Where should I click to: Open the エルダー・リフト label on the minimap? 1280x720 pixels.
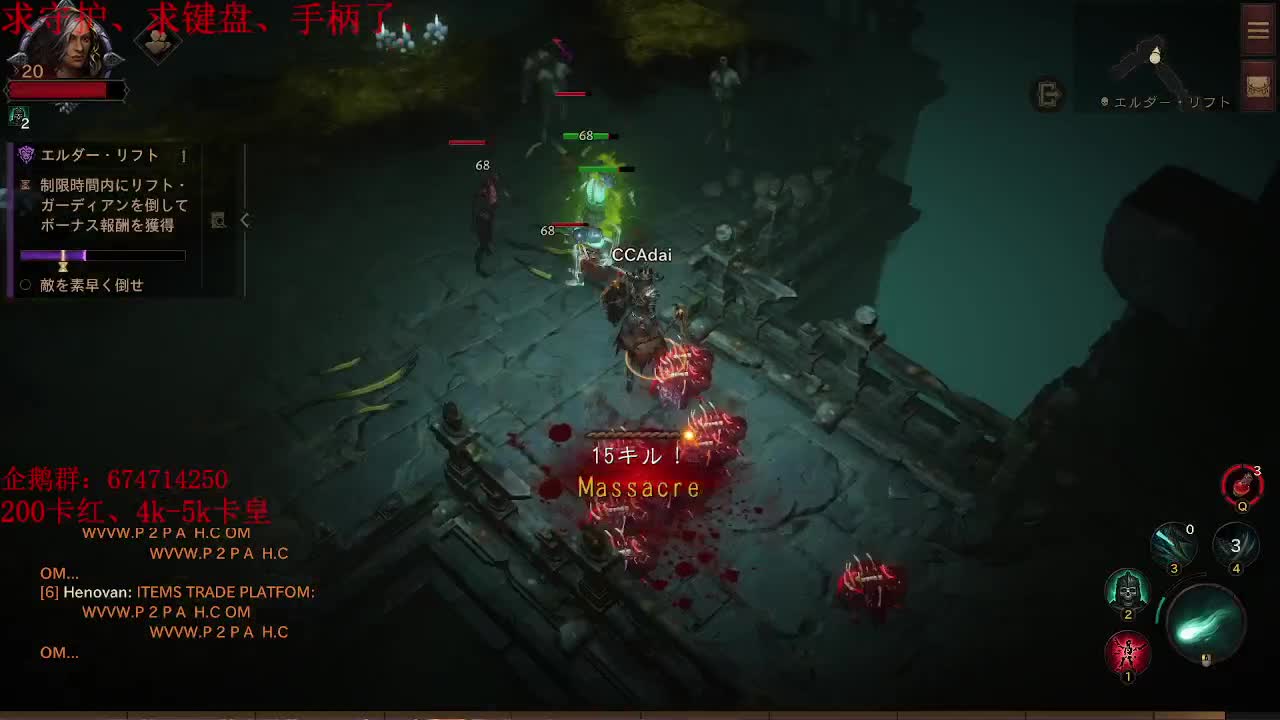point(1165,100)
